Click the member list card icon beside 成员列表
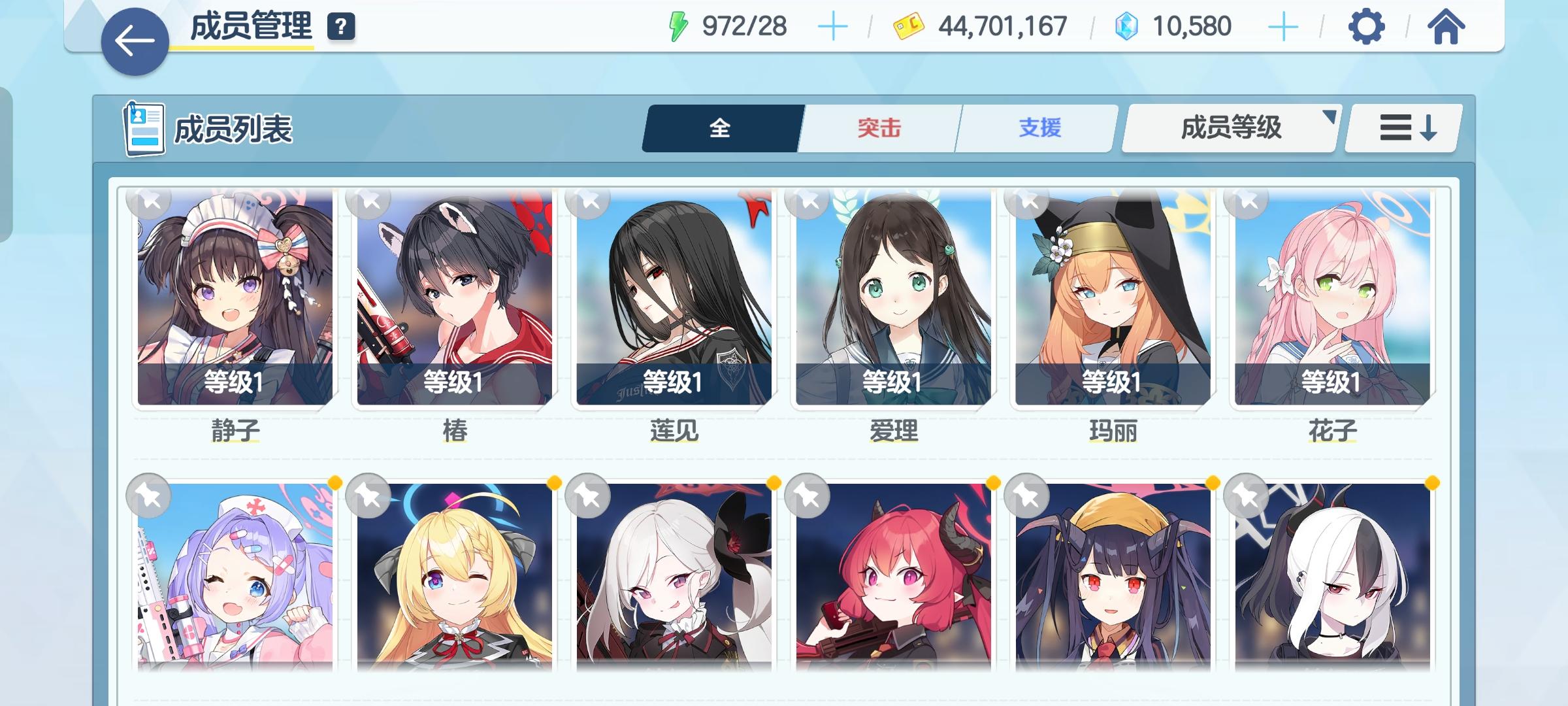 tap(145, 127)
